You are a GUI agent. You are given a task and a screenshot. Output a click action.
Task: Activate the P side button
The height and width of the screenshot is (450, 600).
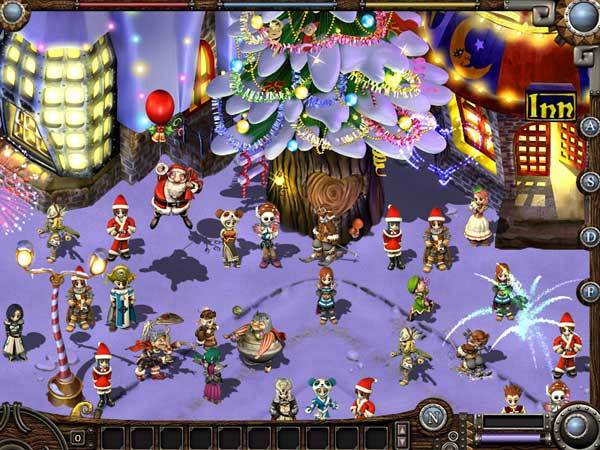[x=589, y=291]
